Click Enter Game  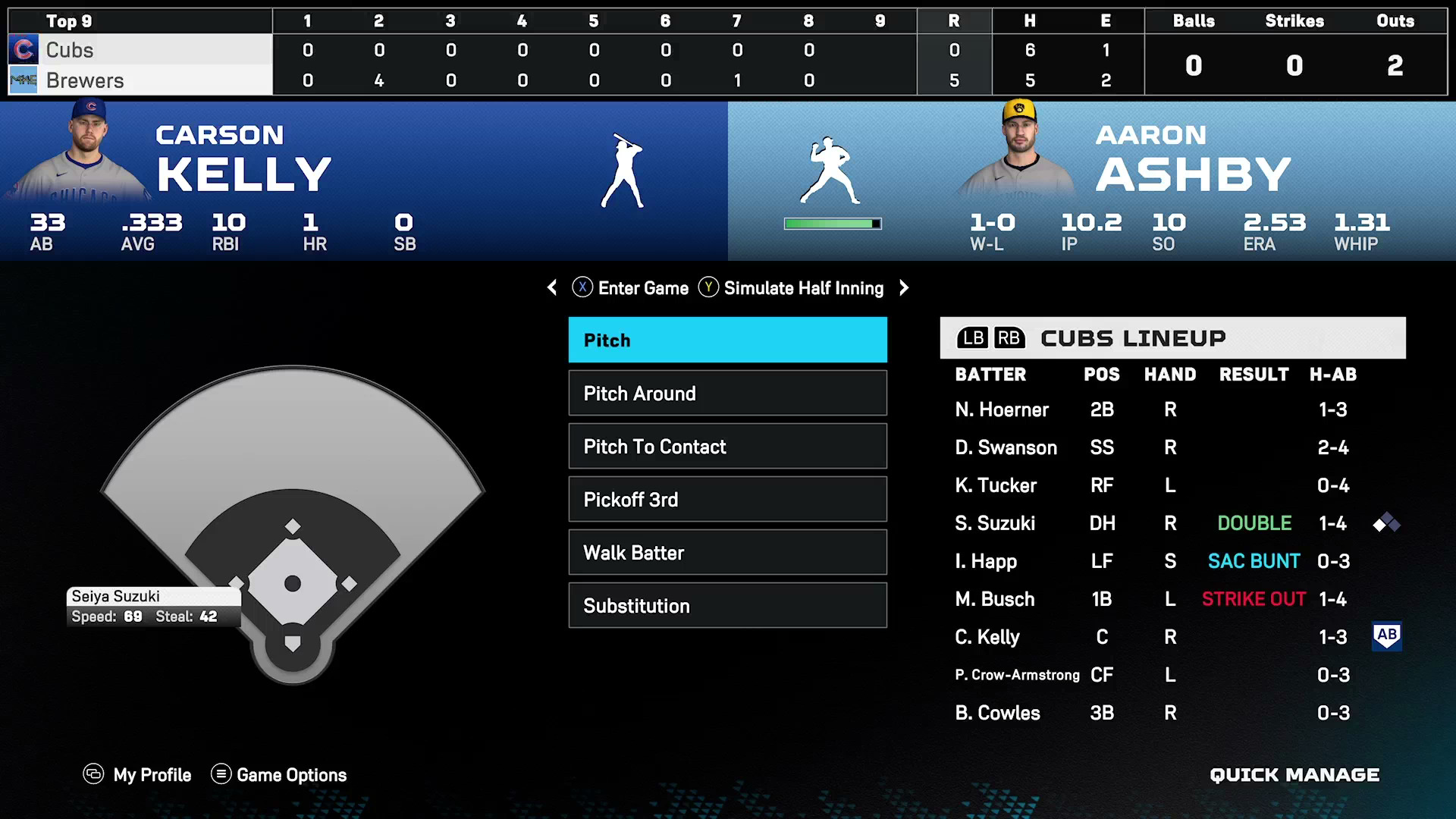tap(630, 288)
